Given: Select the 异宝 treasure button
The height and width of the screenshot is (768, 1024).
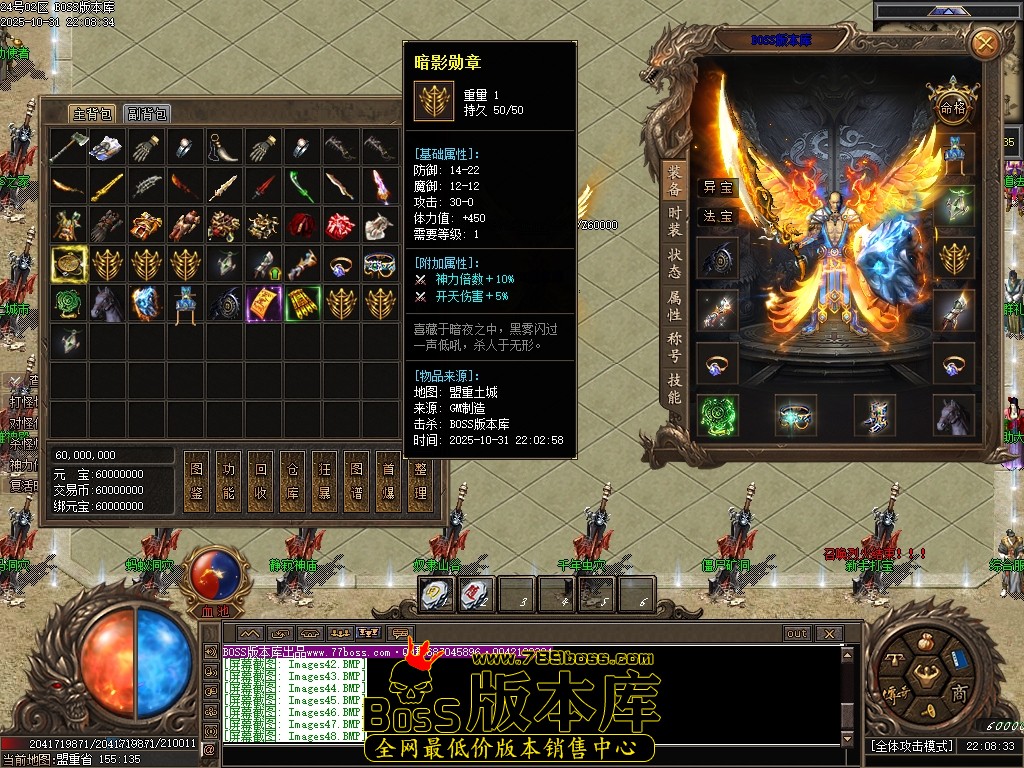Looking at the screenshot, I should (717, 187).
